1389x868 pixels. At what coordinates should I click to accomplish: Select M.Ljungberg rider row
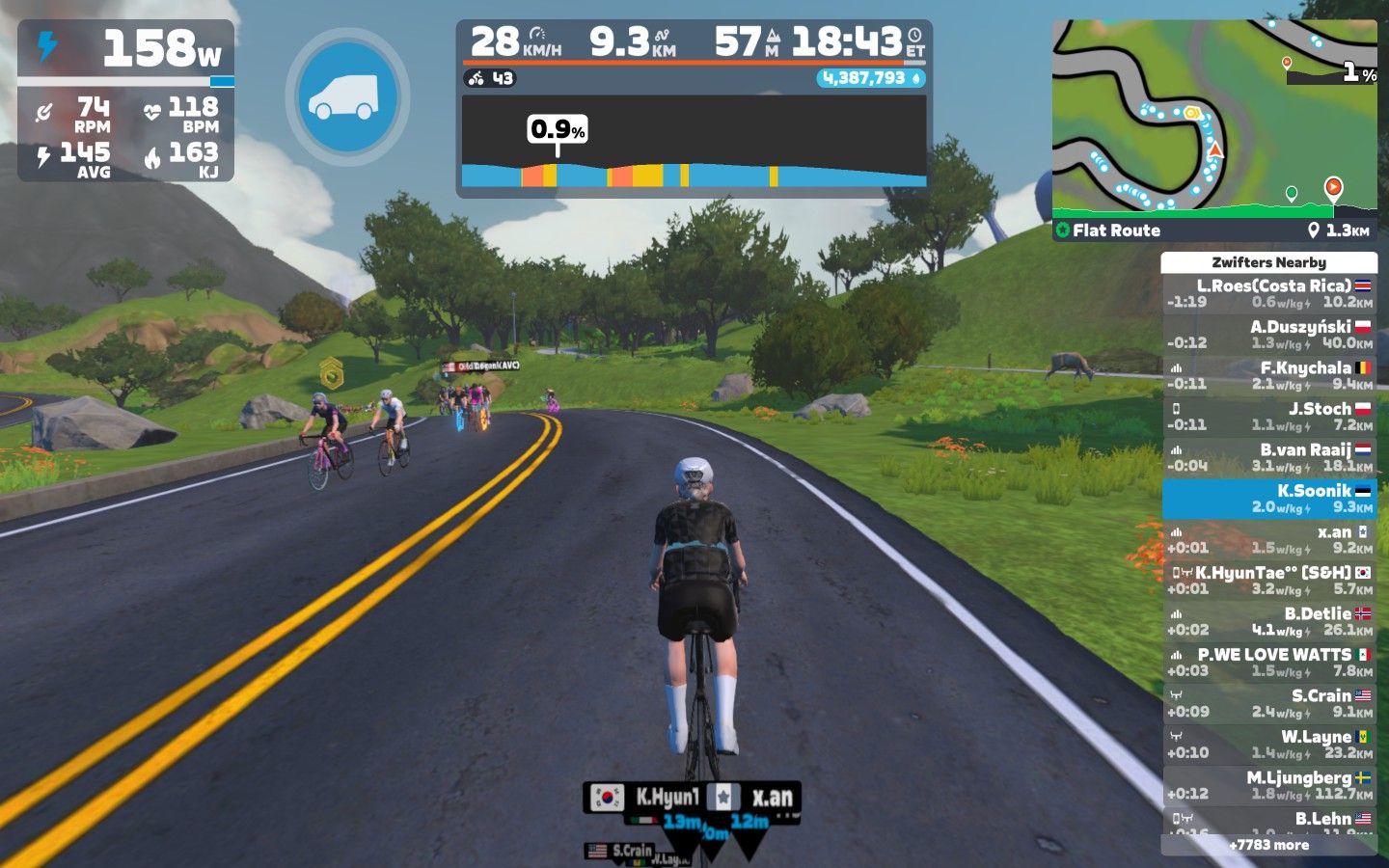click(x=1268, y=785)
